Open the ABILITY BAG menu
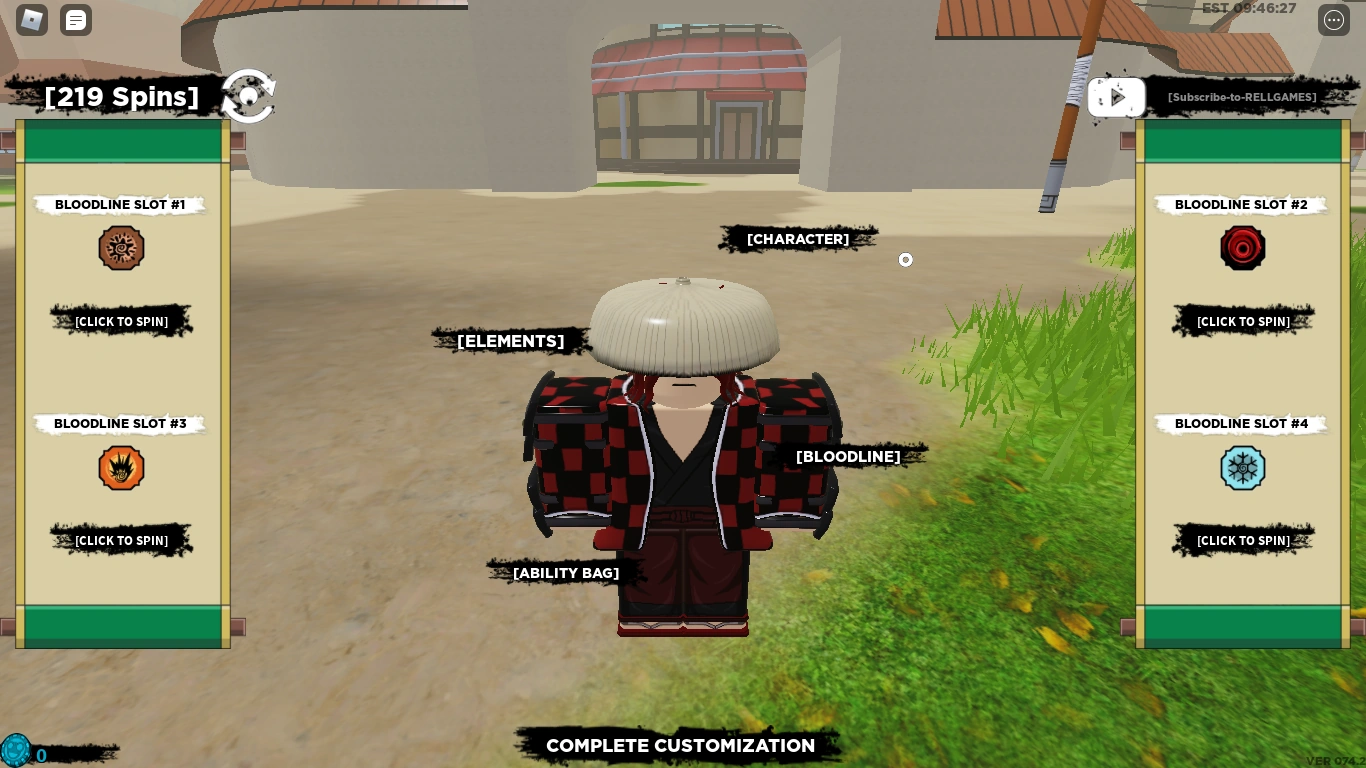Screen dimensions: 1366x768 566,573
